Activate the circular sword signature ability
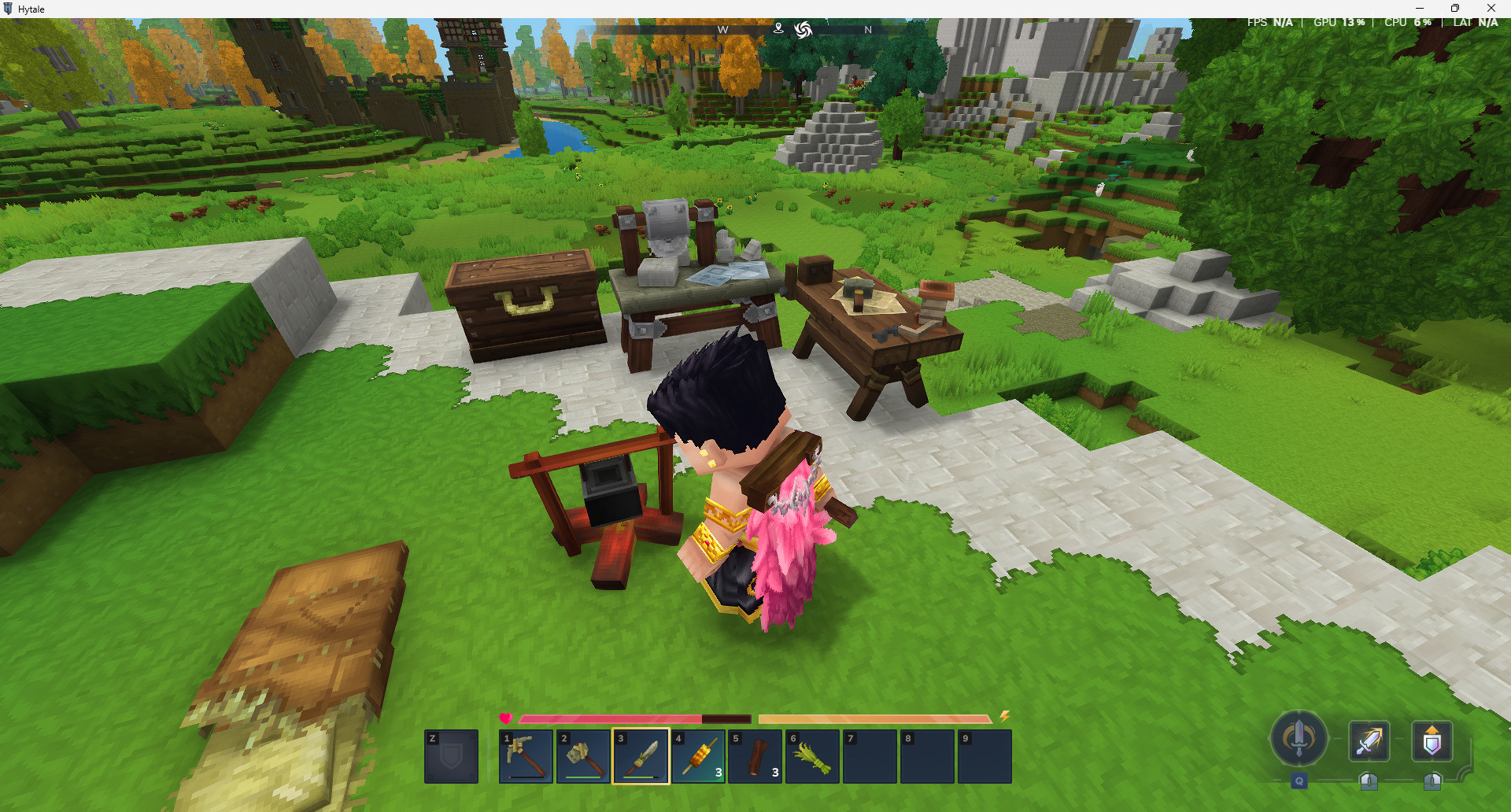Screen dimensions: 1511x812 click(x=1299, y=738)
